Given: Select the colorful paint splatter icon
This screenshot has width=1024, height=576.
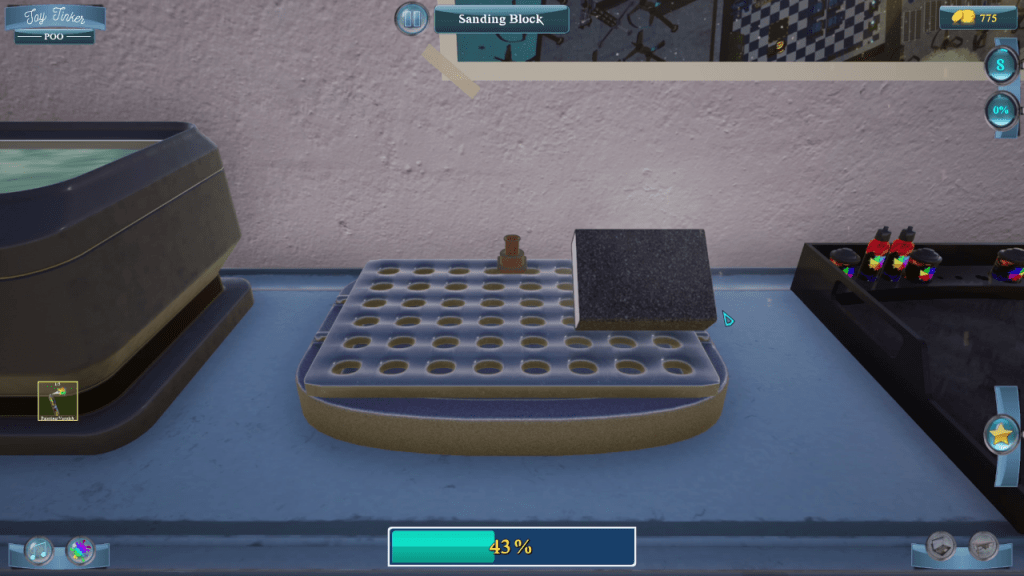Looking at the screenshot, I should [x=81, y=549].
